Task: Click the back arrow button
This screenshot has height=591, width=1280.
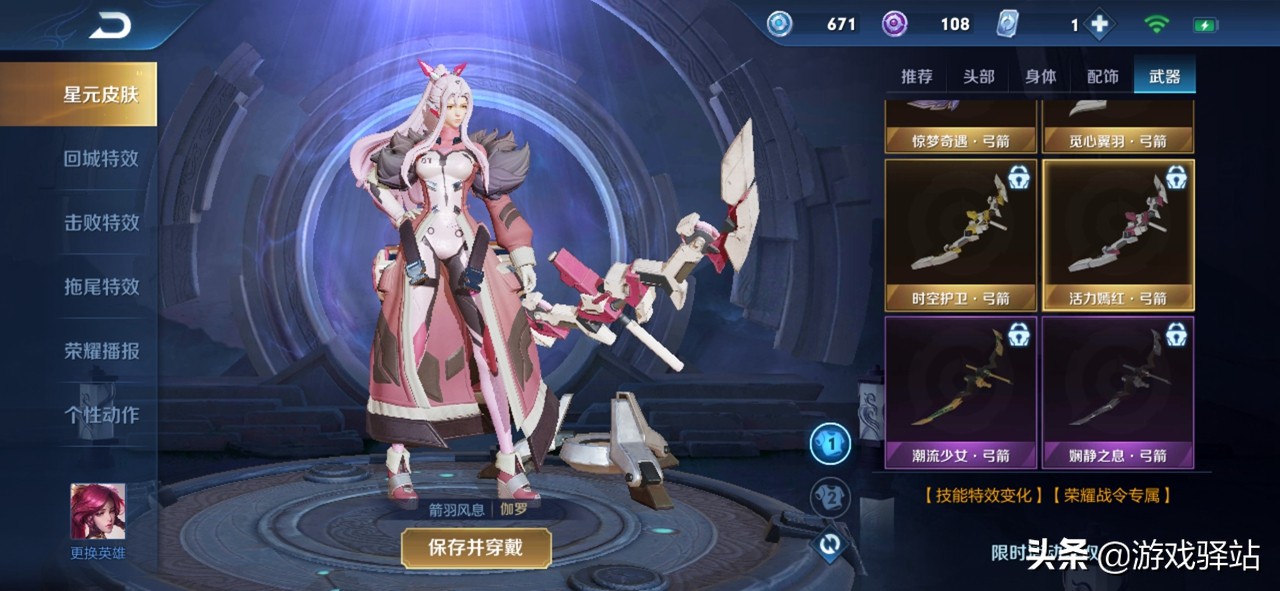Action: [x=110, y=27]
